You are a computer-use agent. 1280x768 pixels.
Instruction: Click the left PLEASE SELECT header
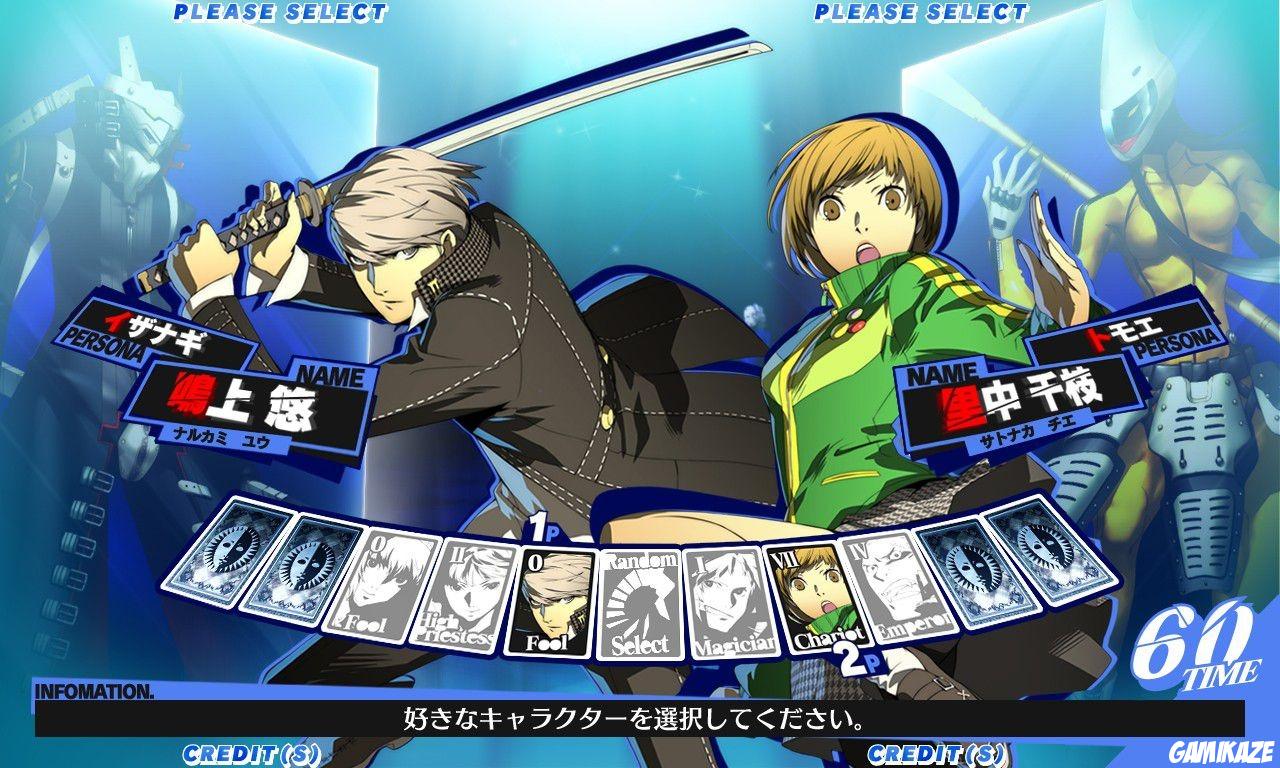(280, 12)
